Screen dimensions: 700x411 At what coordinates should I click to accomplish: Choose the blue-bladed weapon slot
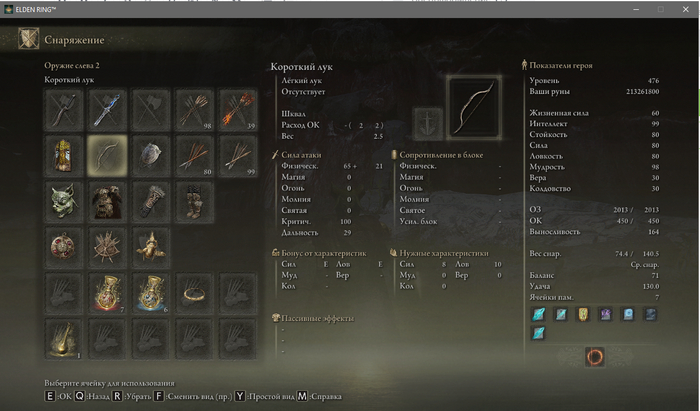106,107
